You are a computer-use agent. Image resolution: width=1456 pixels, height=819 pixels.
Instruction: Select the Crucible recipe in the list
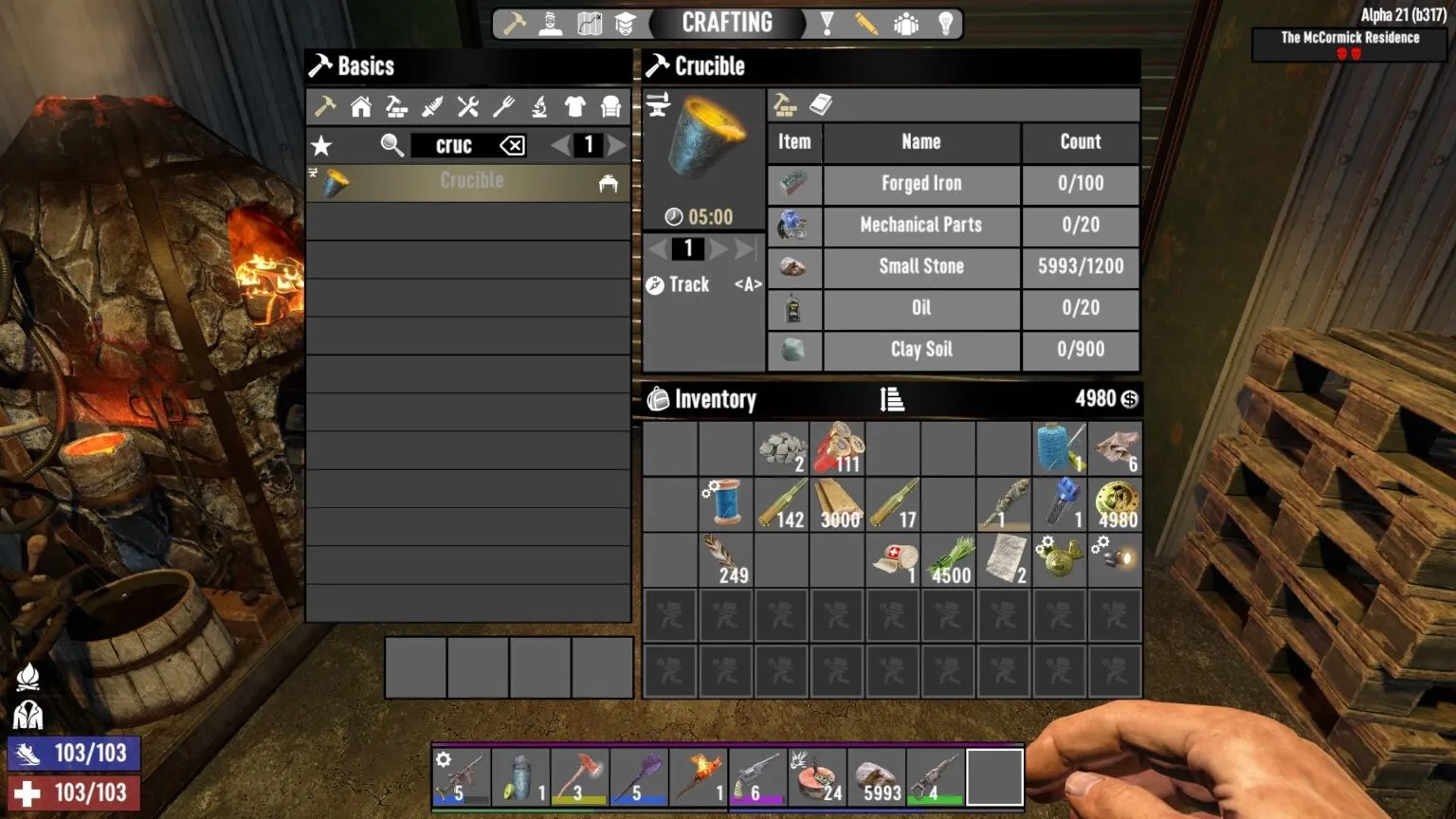tap(471, 181)
